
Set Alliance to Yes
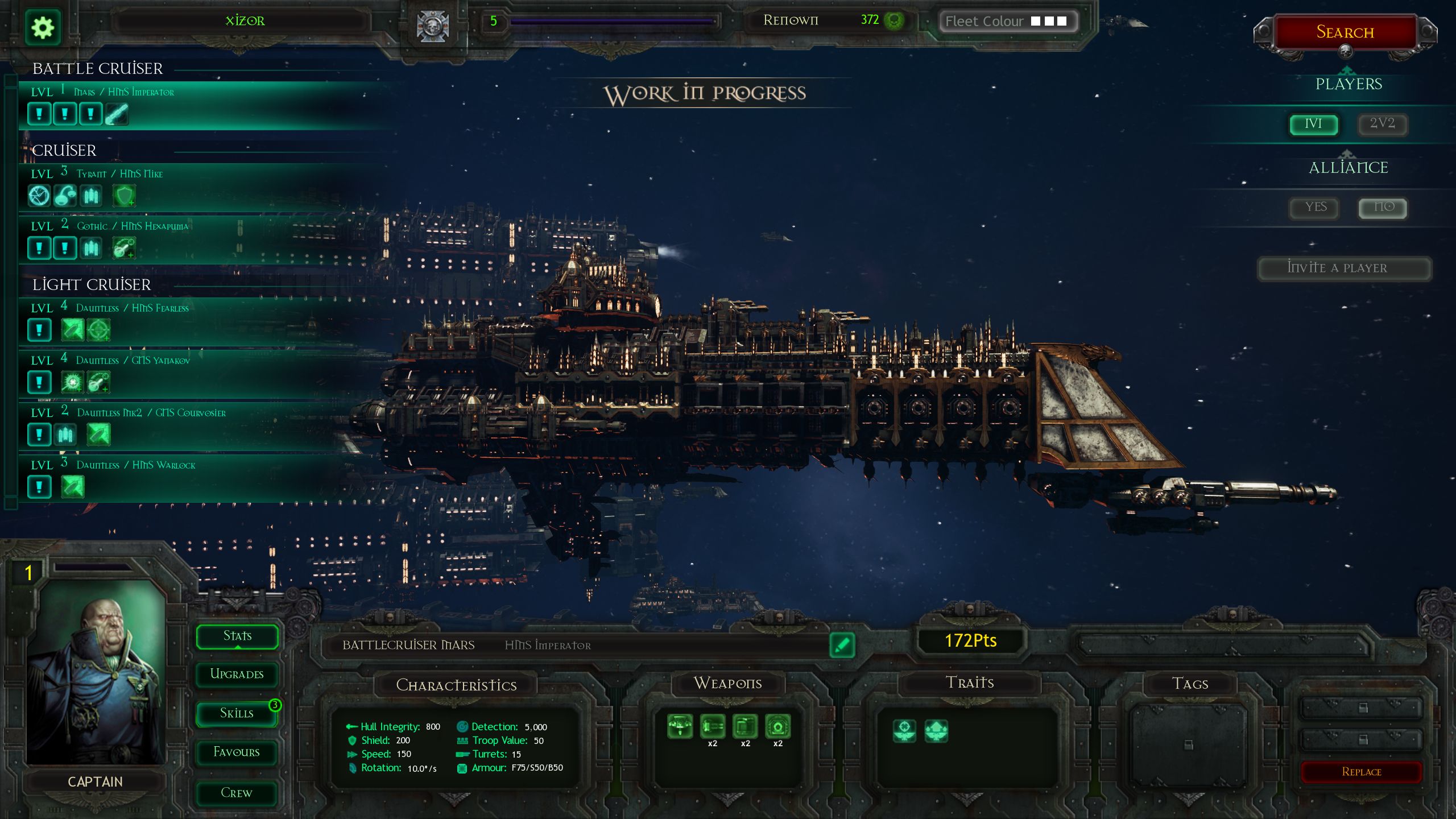click(x=1316, y=208)
